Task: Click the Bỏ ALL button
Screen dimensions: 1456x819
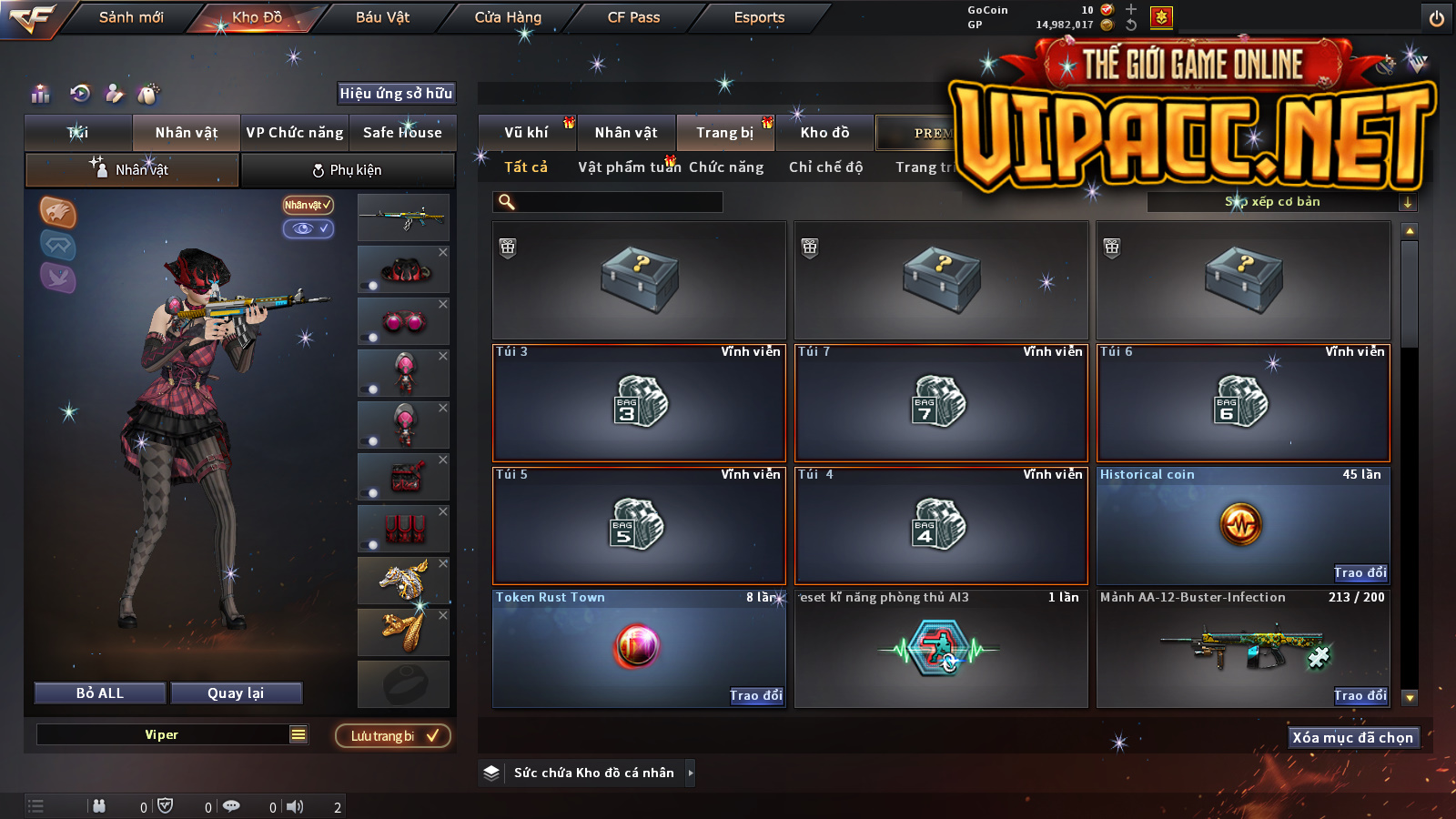Action: tap(100, 693)
